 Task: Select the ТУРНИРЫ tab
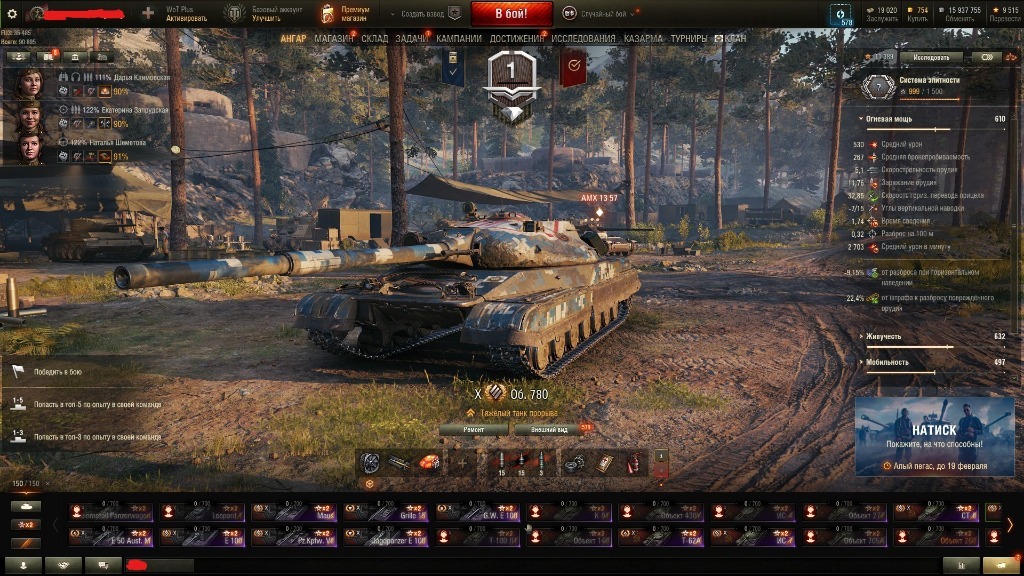coord(689,39)
